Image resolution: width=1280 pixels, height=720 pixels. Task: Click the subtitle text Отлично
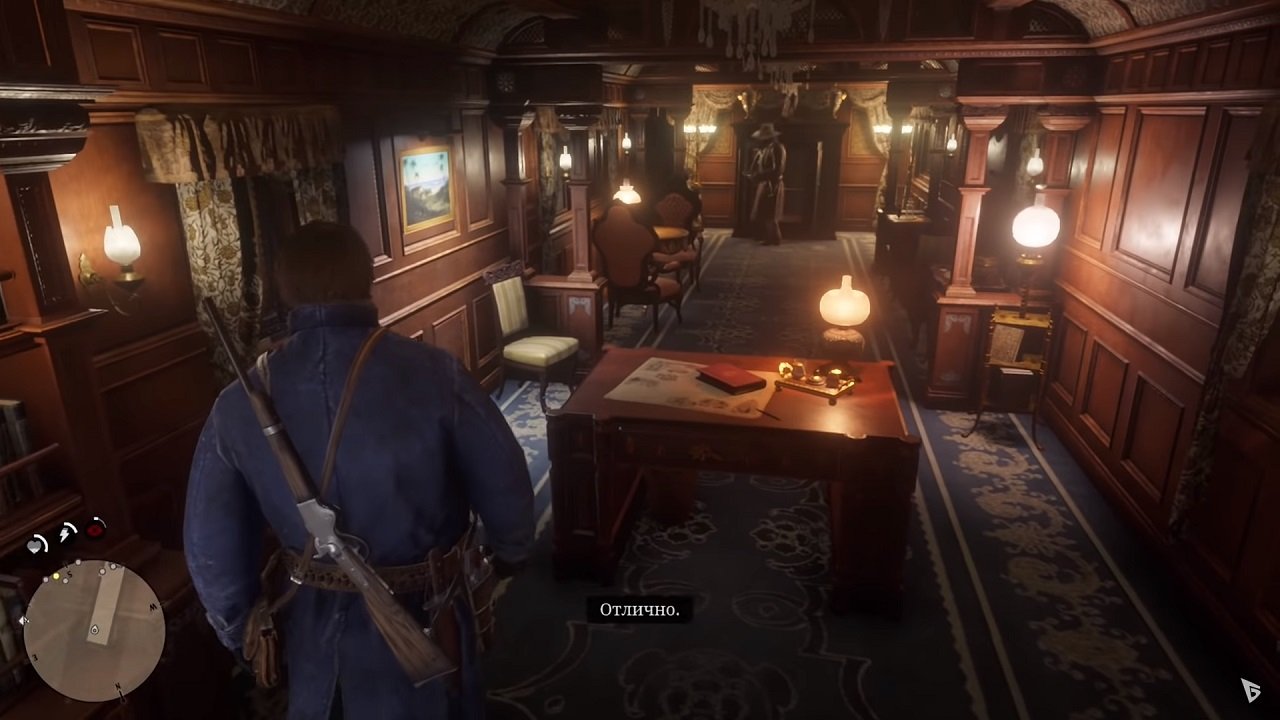pos(639,607)
